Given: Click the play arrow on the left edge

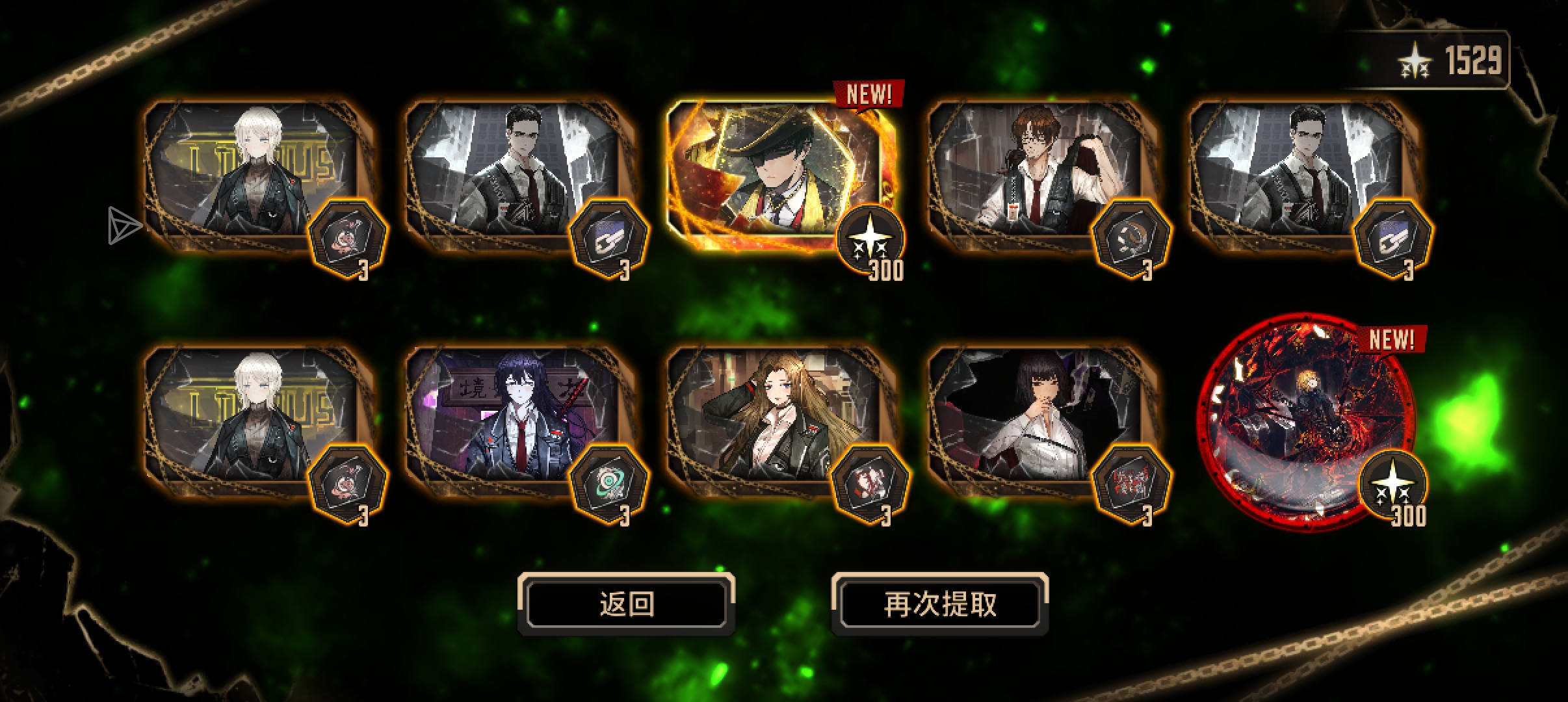Looking at the screenshot, I should (x=125, y=226).
